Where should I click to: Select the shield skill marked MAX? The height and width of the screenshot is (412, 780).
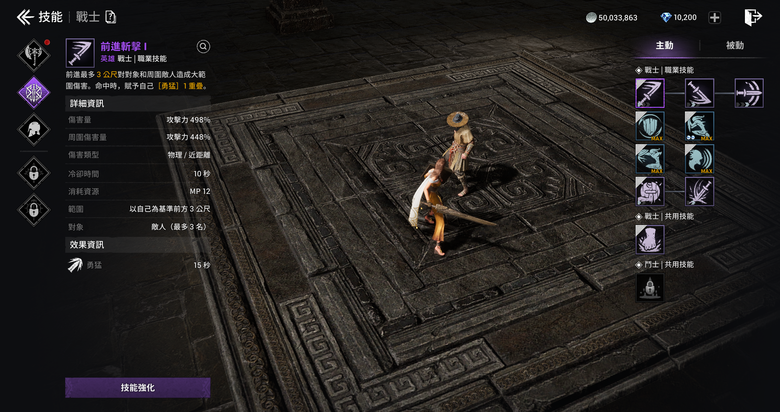click(650, 126)
